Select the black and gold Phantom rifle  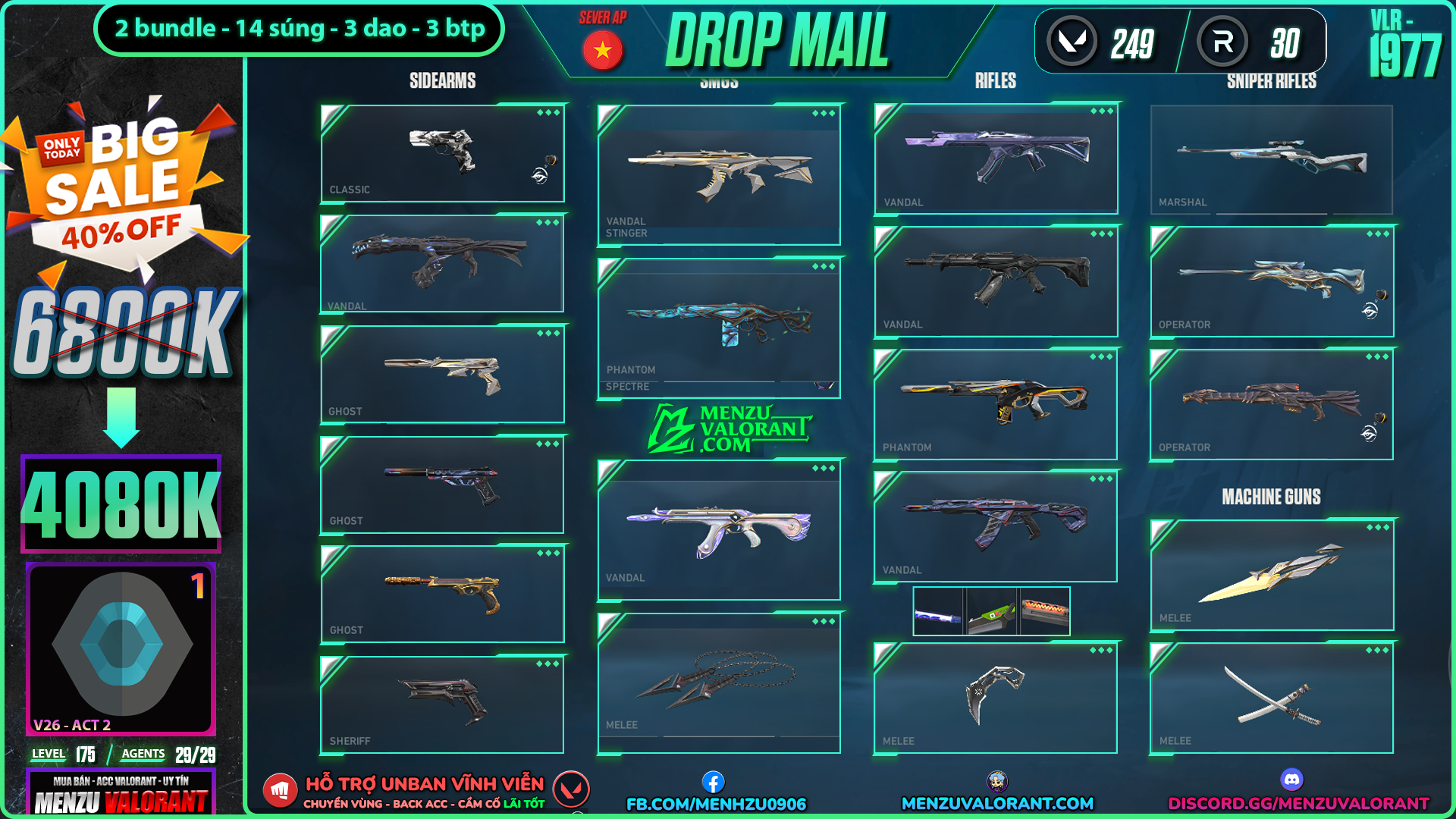[995, 403]
